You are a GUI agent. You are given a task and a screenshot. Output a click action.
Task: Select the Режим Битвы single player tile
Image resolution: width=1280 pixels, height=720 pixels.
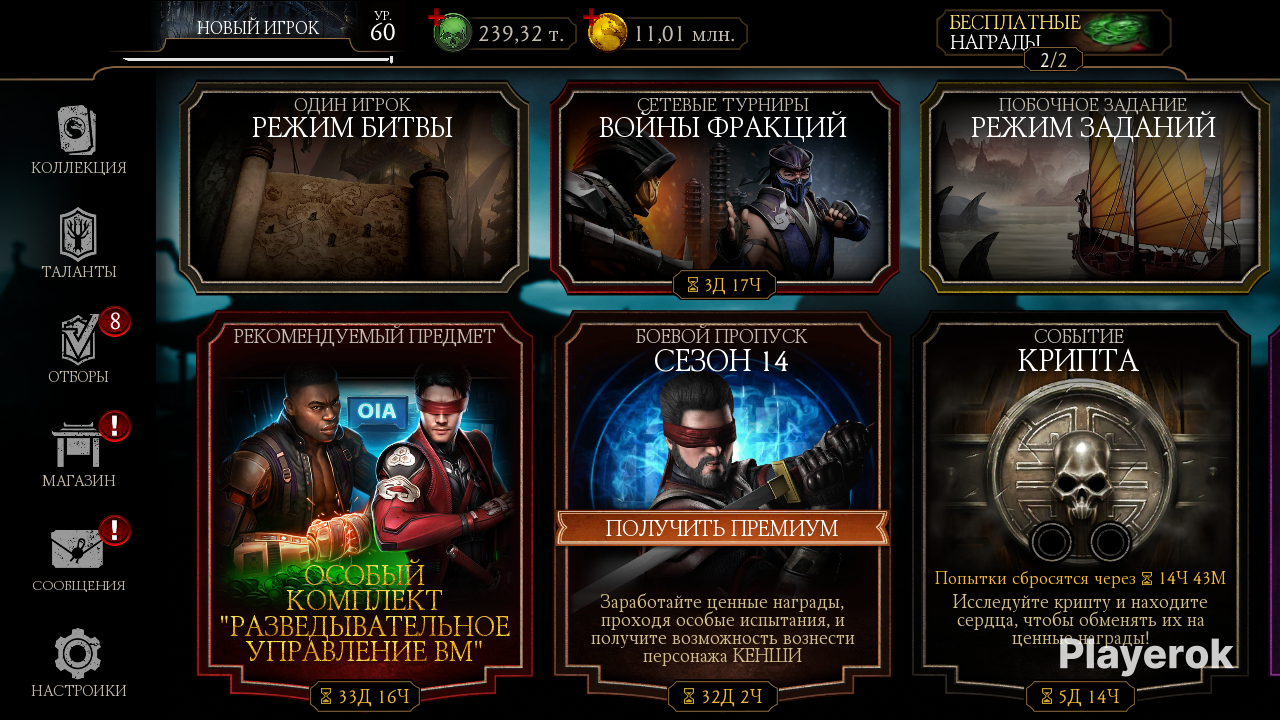click(354, 190)
